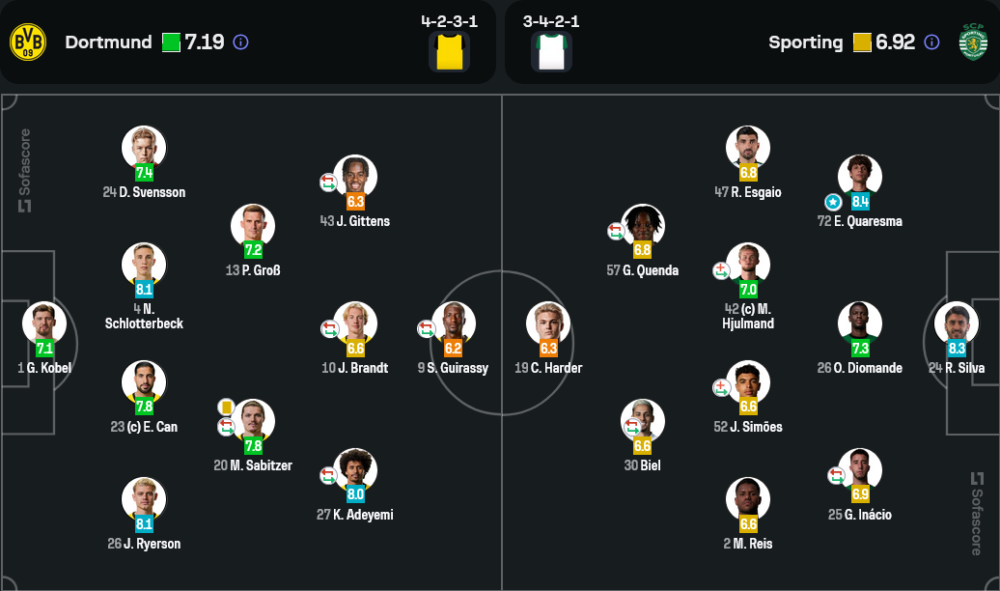Select J. Ryerson's portrait
Screen dimensions: 1000x591
pos(144,499)
